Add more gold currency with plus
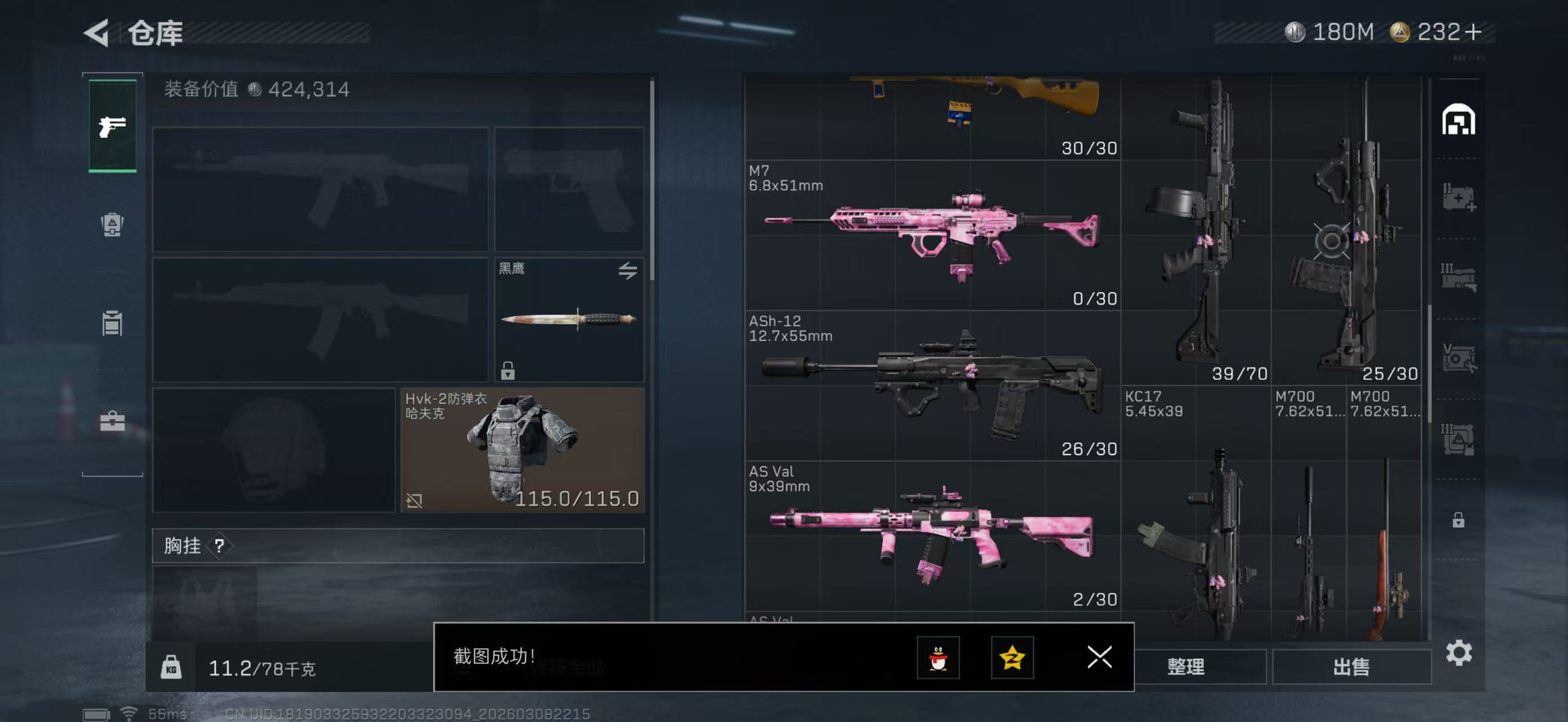The image size is (1568, 722). tap(1474, 32)
